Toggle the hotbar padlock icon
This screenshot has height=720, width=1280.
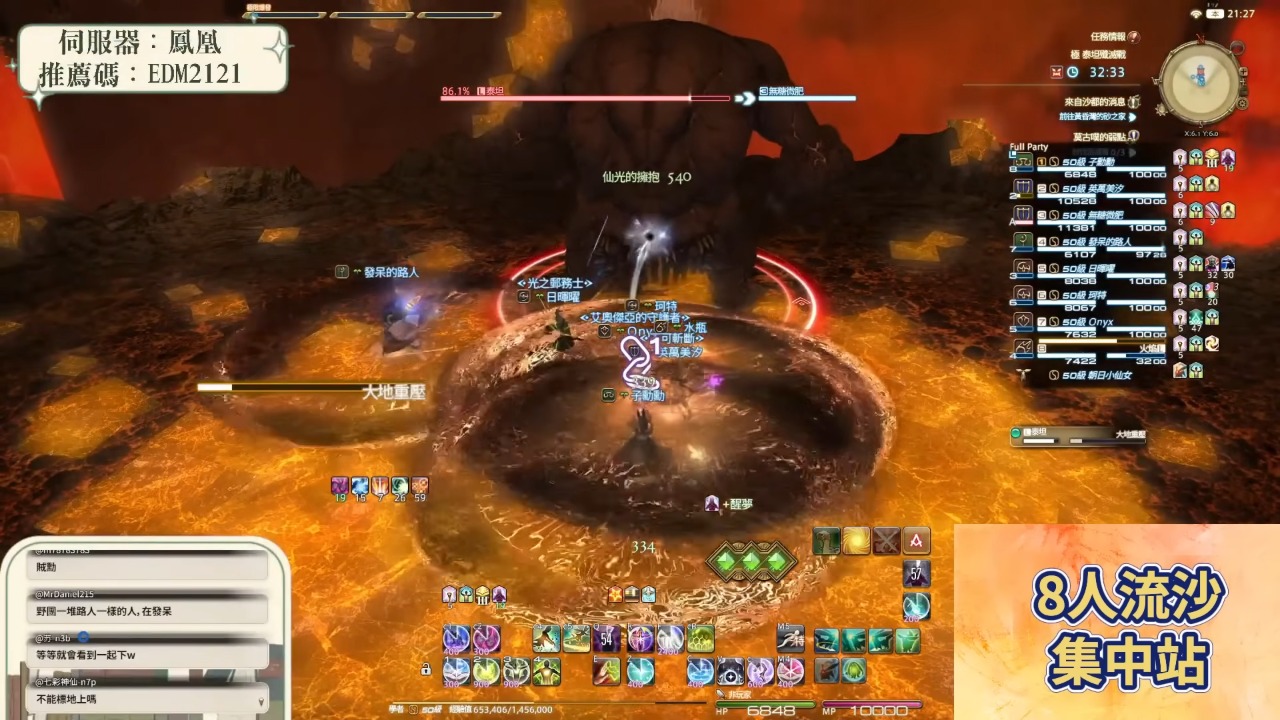click(426, 669)
